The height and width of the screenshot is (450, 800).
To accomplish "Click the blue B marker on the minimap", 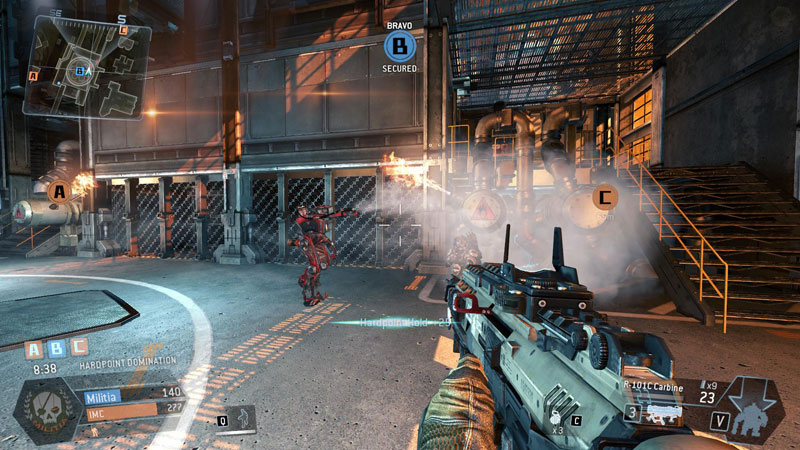I will pyautogui.click(x=80, y=70).
